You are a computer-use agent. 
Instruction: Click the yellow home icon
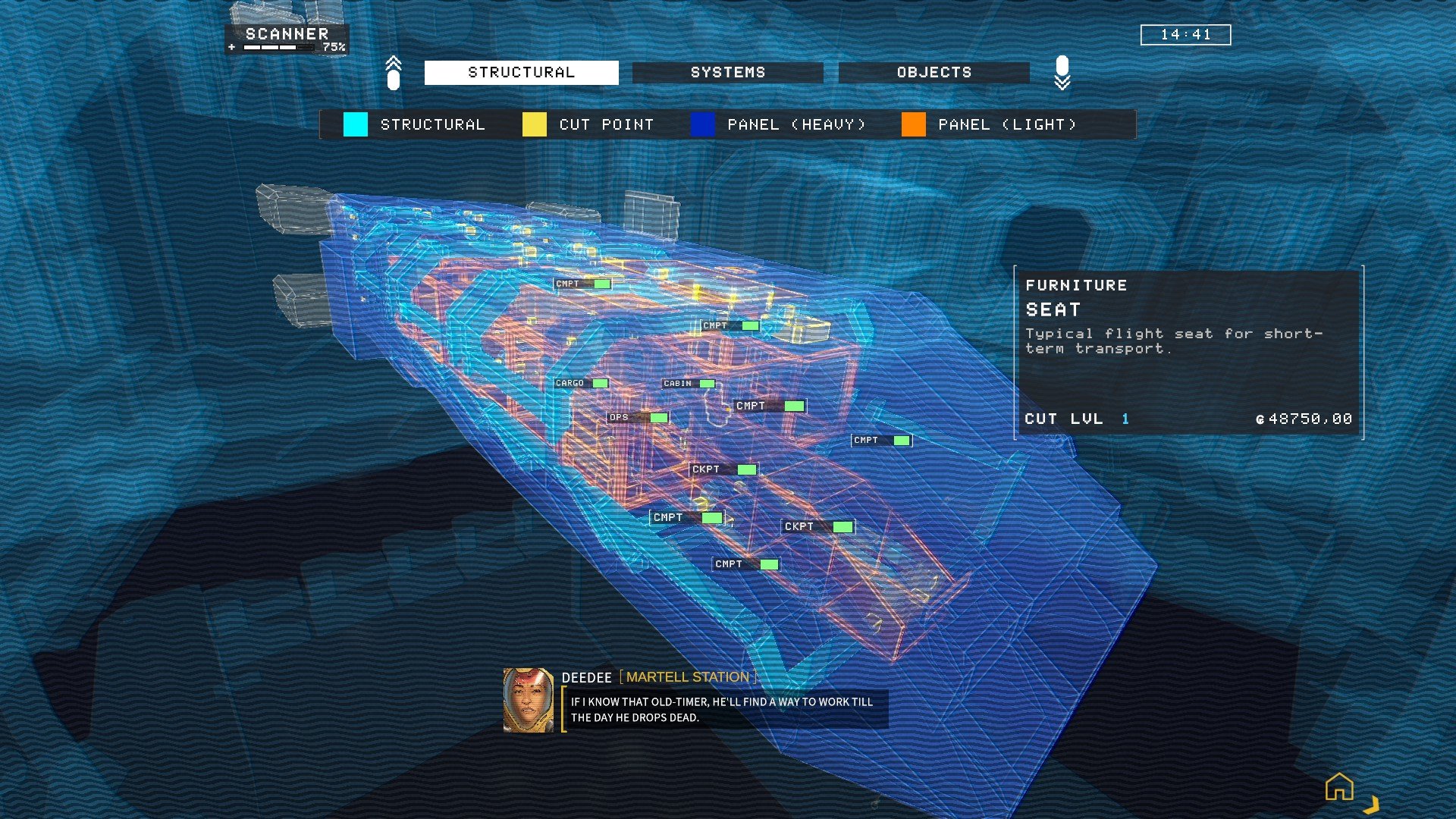coord(1338,787)
